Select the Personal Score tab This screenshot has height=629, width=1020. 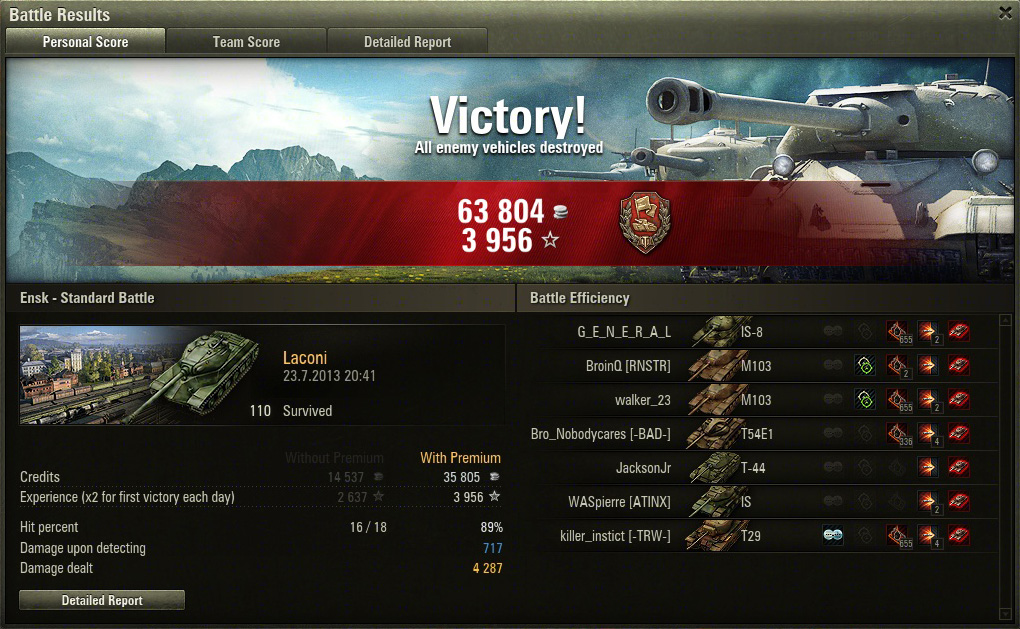pyautogui.click(x=85, y=42)
